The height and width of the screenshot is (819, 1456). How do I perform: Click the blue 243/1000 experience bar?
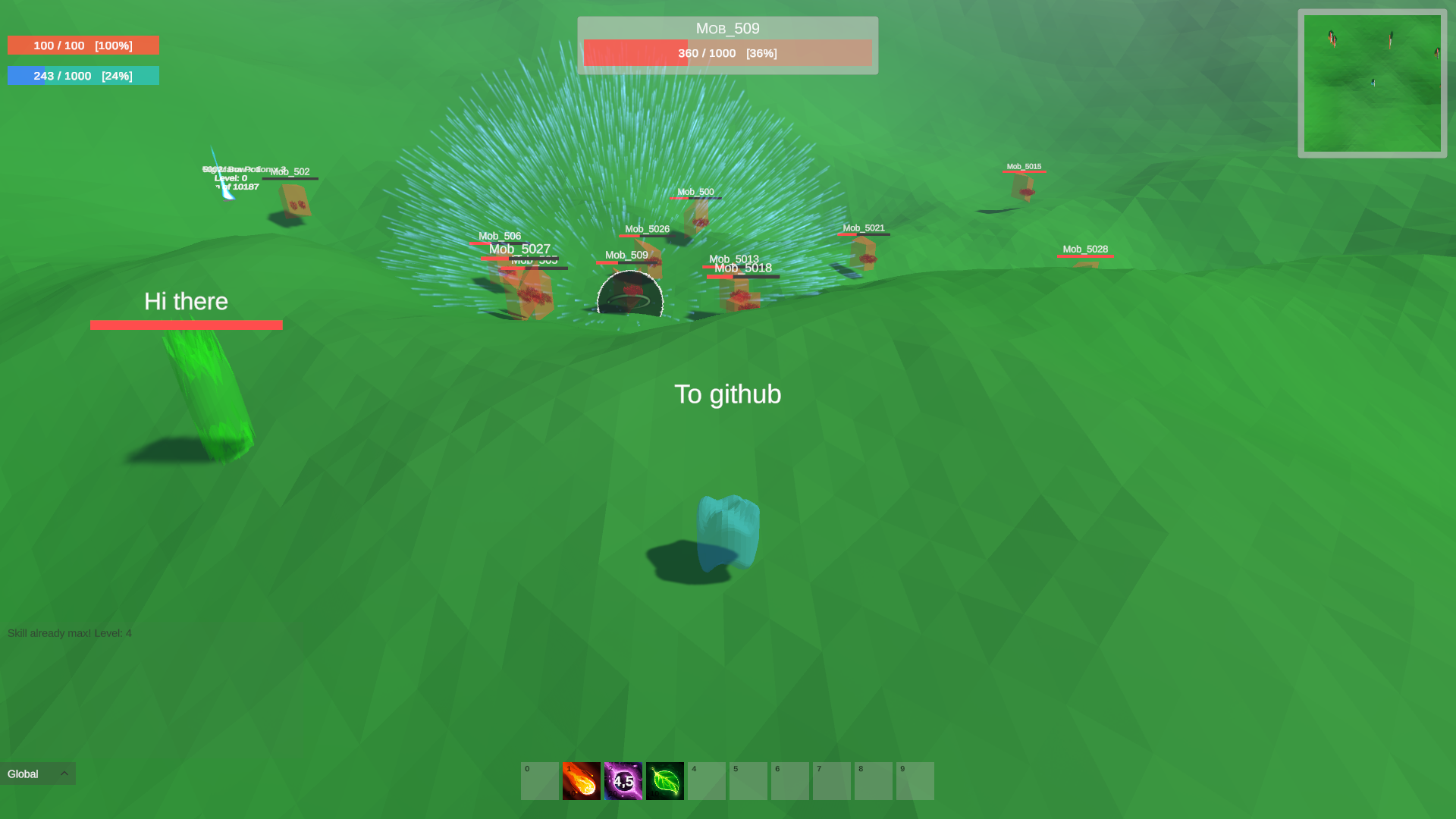click(83, 75)
